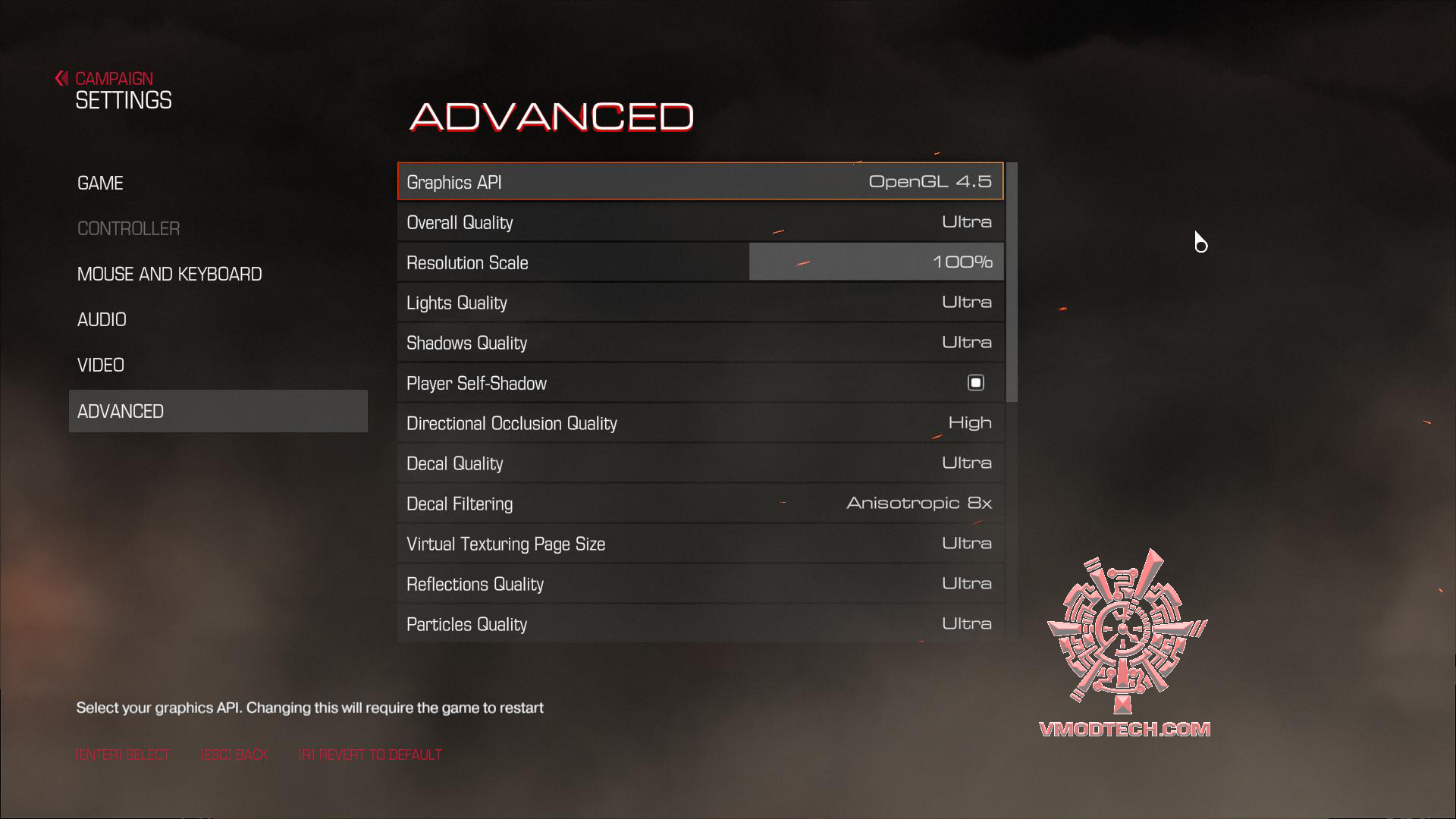Change Decal Filtering from Anisotropic 8x
Screen dimensions: 1456x819
pos(699,503)
